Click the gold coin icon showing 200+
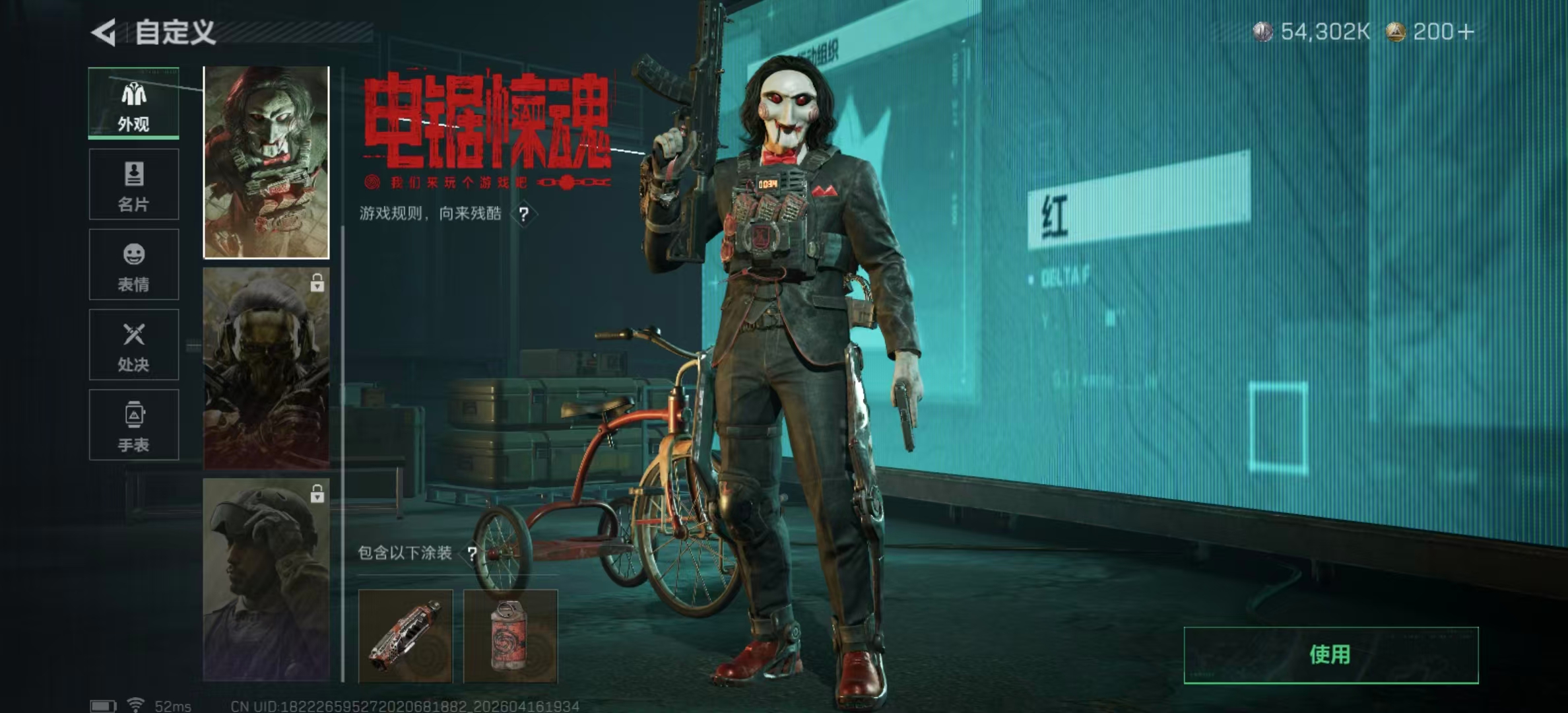Image resolution: width=1568 pixels, height=713 pixels. pos(1397,29)
